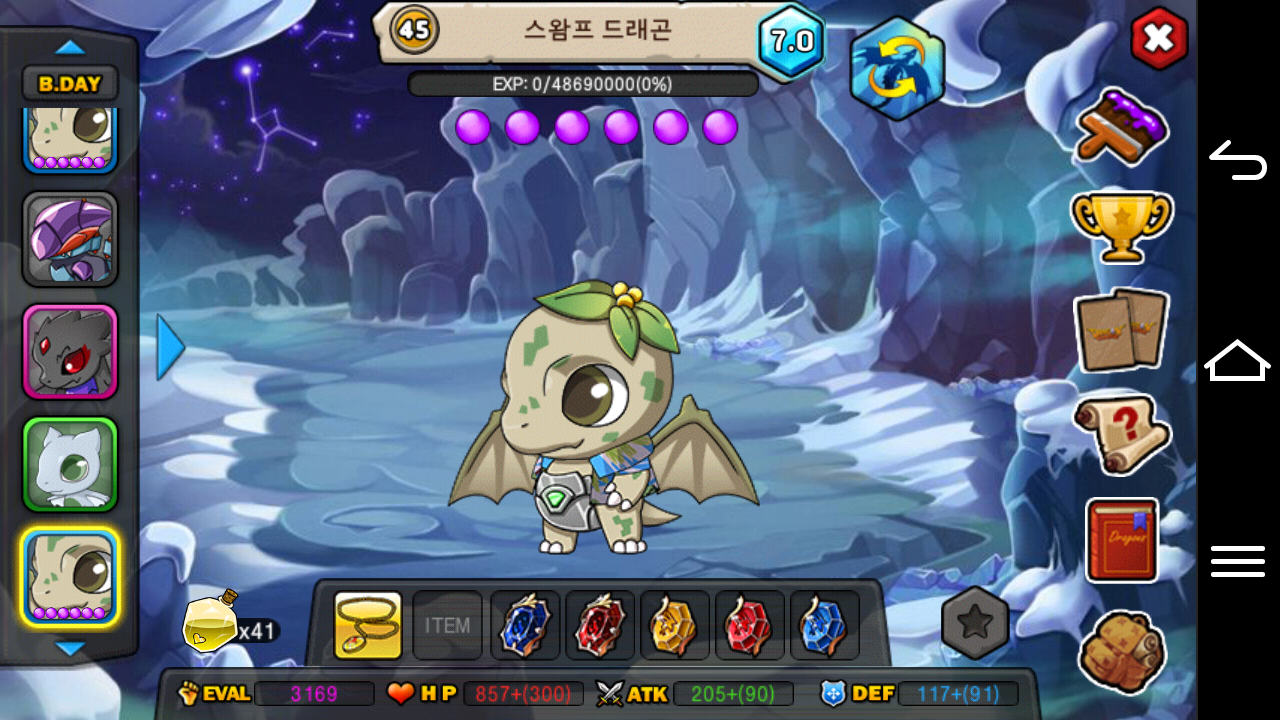Screen dimensions: 1280x720
Task: Open the card deck icon
Action: (x=1121, y=329)
